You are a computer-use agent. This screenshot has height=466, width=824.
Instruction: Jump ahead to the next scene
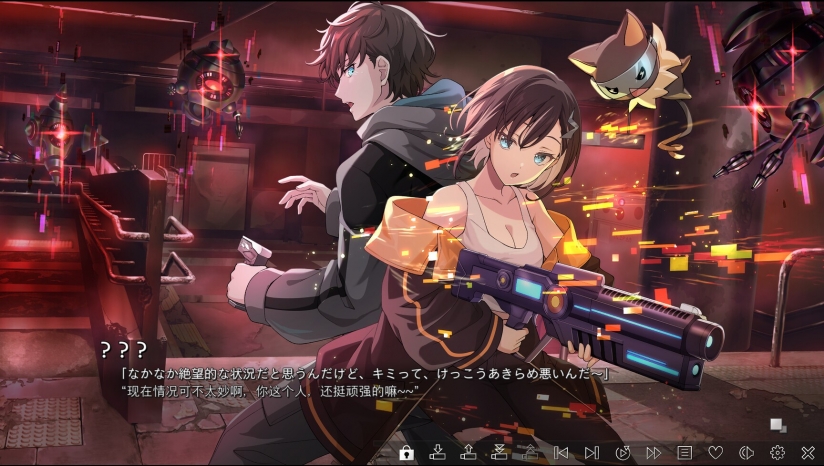tap(591, 453)
